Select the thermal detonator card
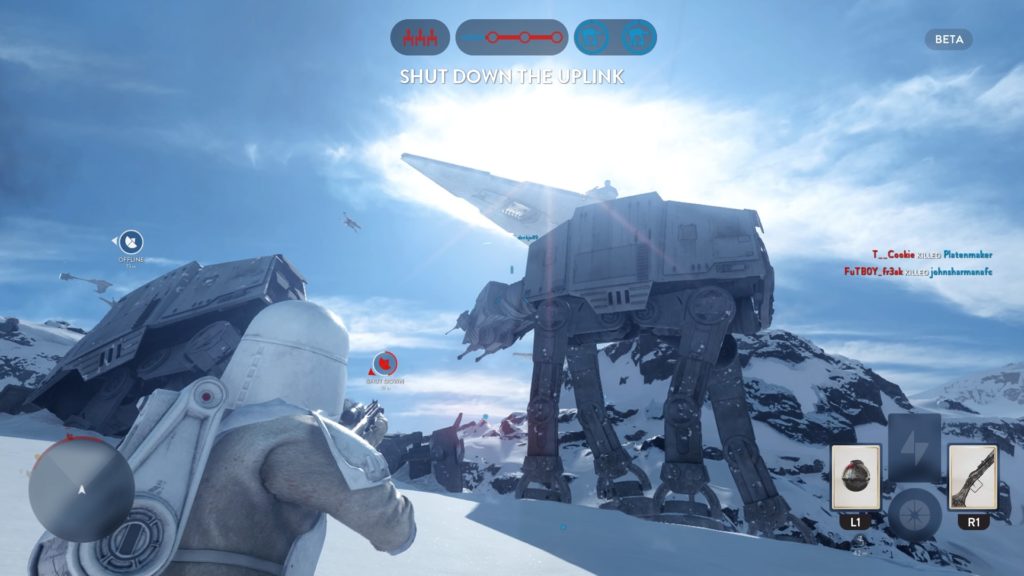The image size is (1024, 576). (855, 476)
